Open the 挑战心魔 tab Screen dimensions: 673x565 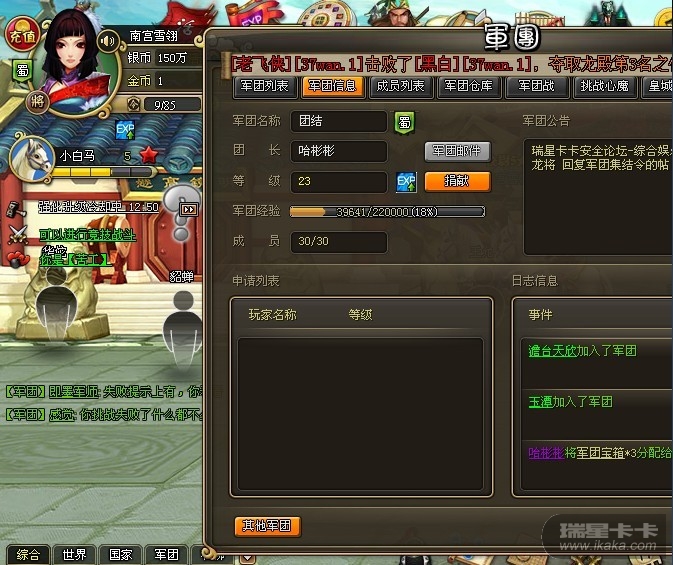click(606, 87)
